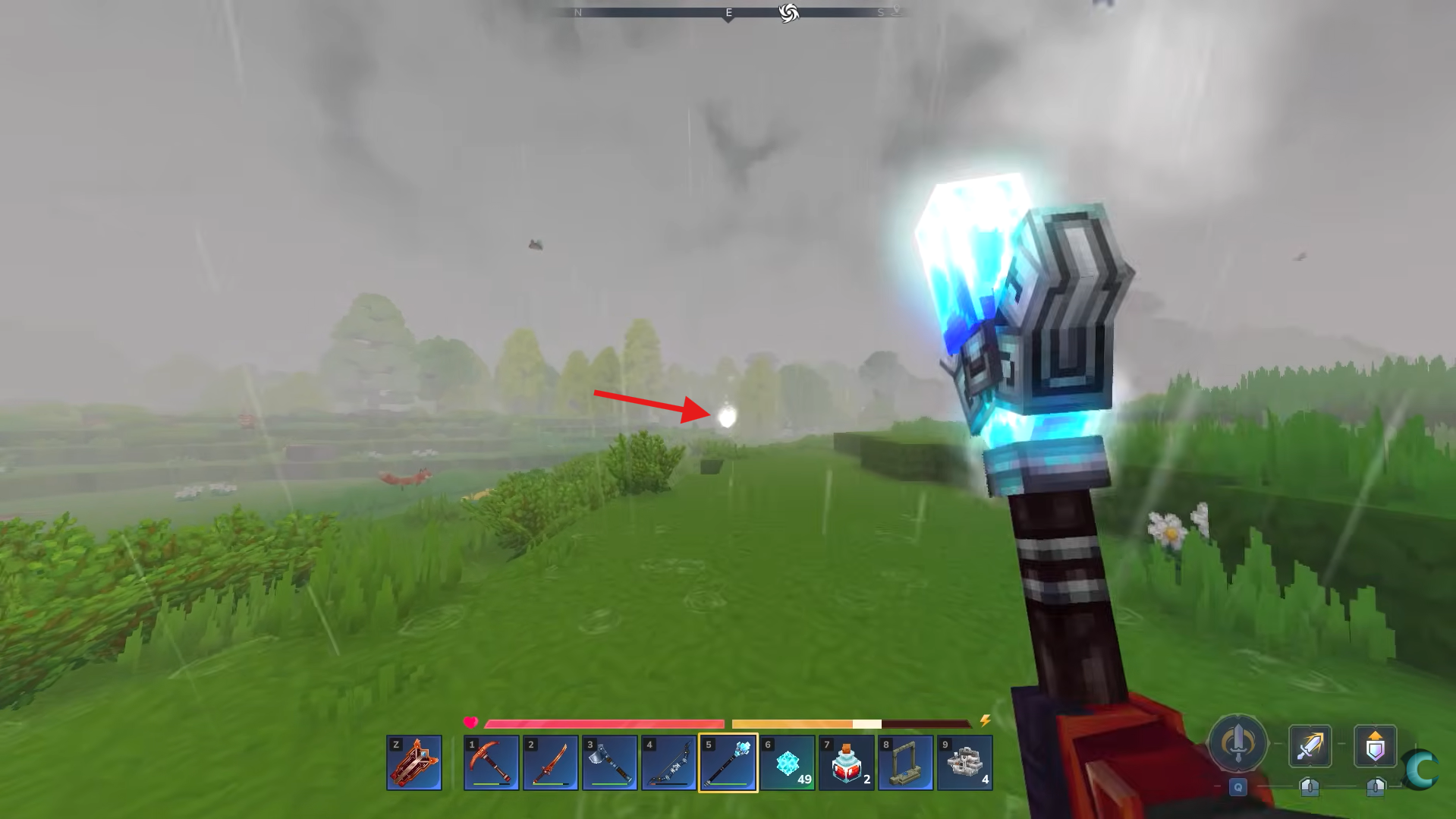Open the crossbow slot labeled Z
This screenshot has height=819, width=1456.
(x=414, y=762)
